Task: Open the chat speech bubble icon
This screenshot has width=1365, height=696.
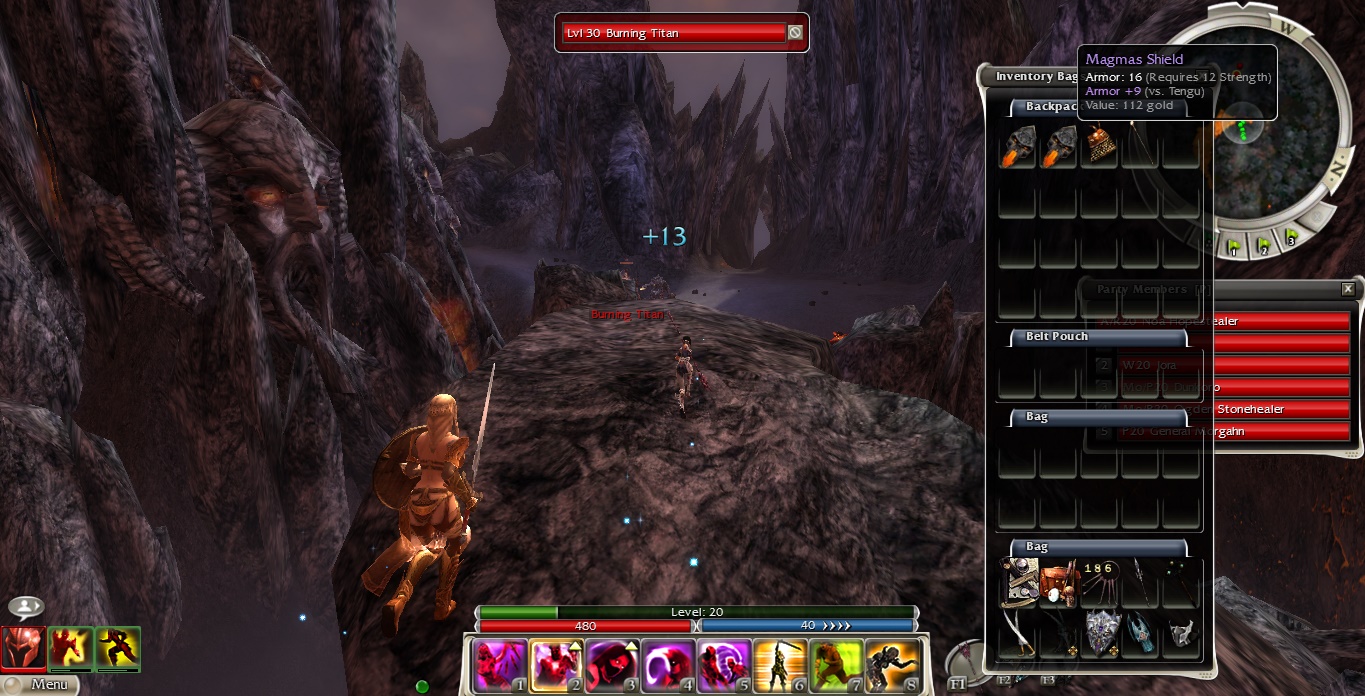Action: tap(25, 607)
